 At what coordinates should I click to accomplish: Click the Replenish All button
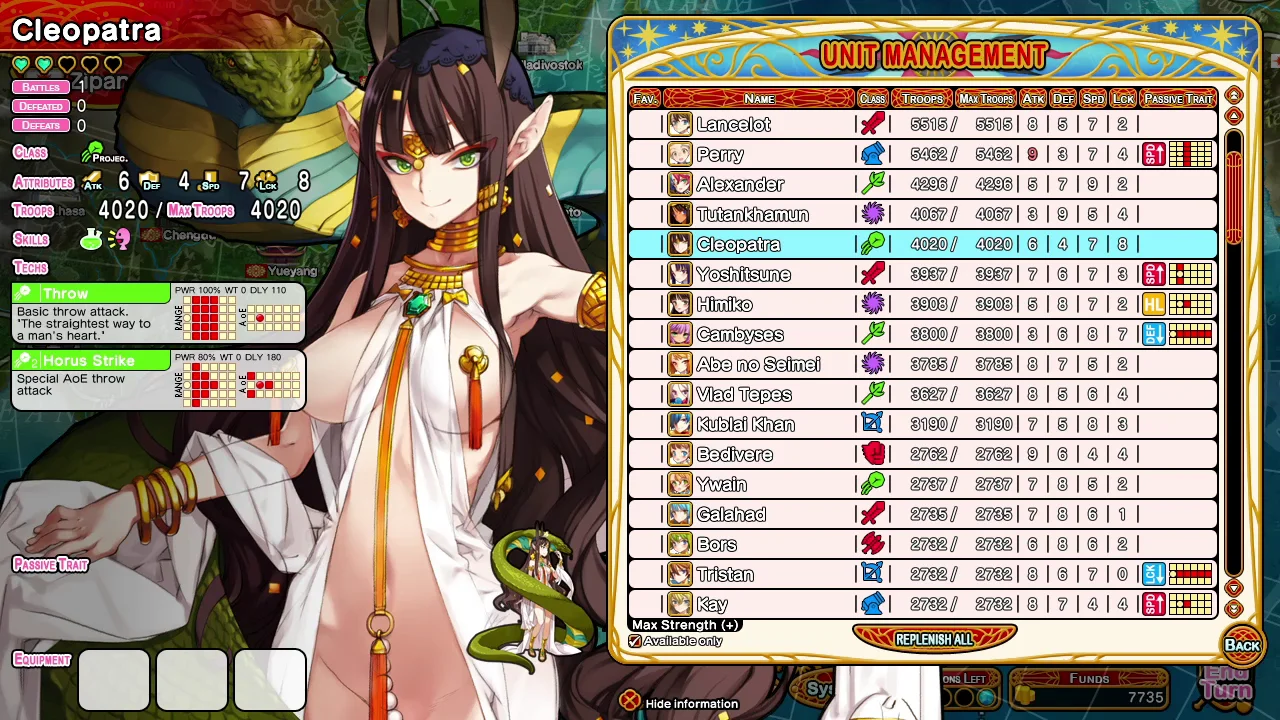[x=934, y=639]
